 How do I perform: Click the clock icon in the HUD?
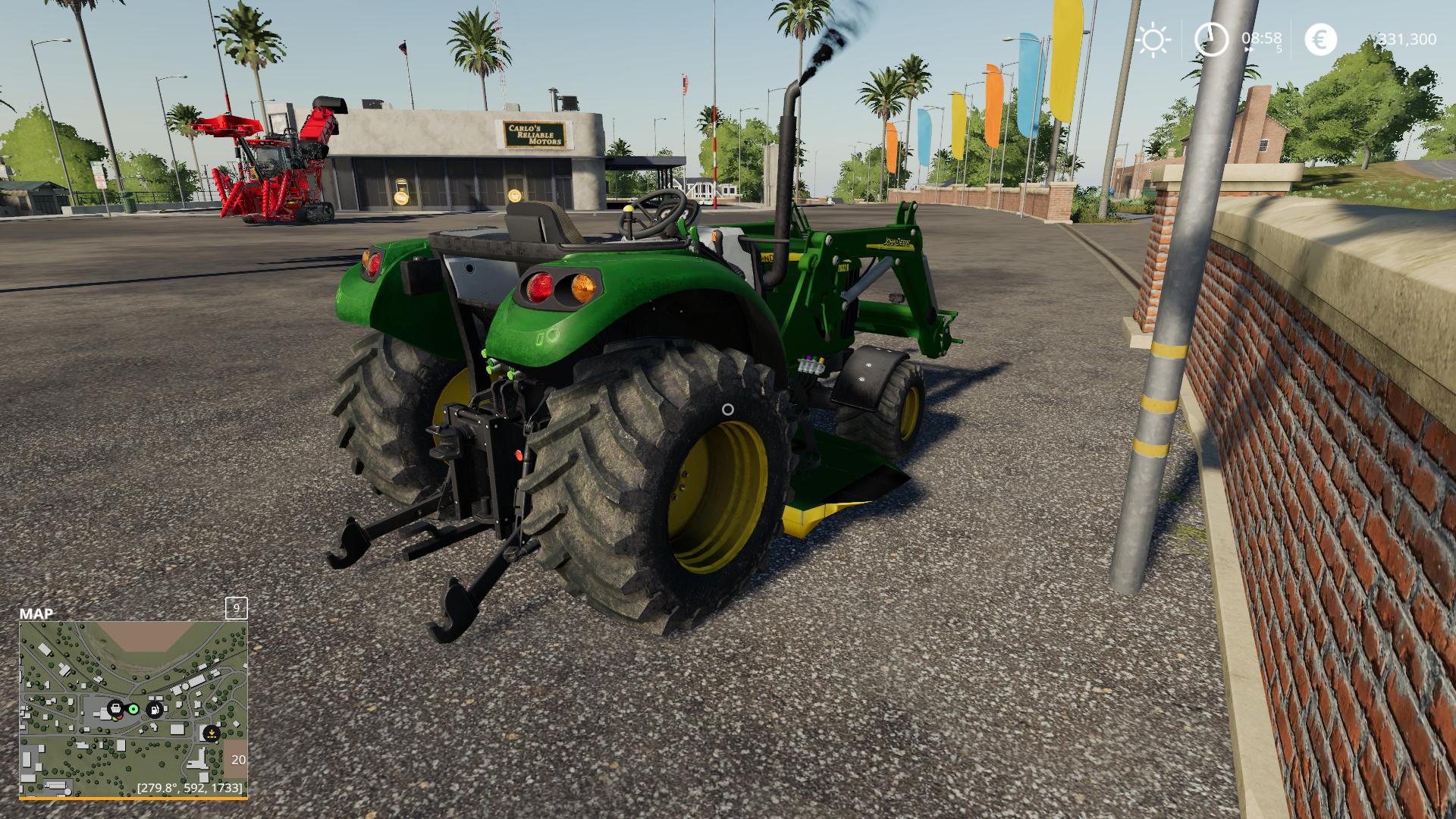click(1211, 39)
